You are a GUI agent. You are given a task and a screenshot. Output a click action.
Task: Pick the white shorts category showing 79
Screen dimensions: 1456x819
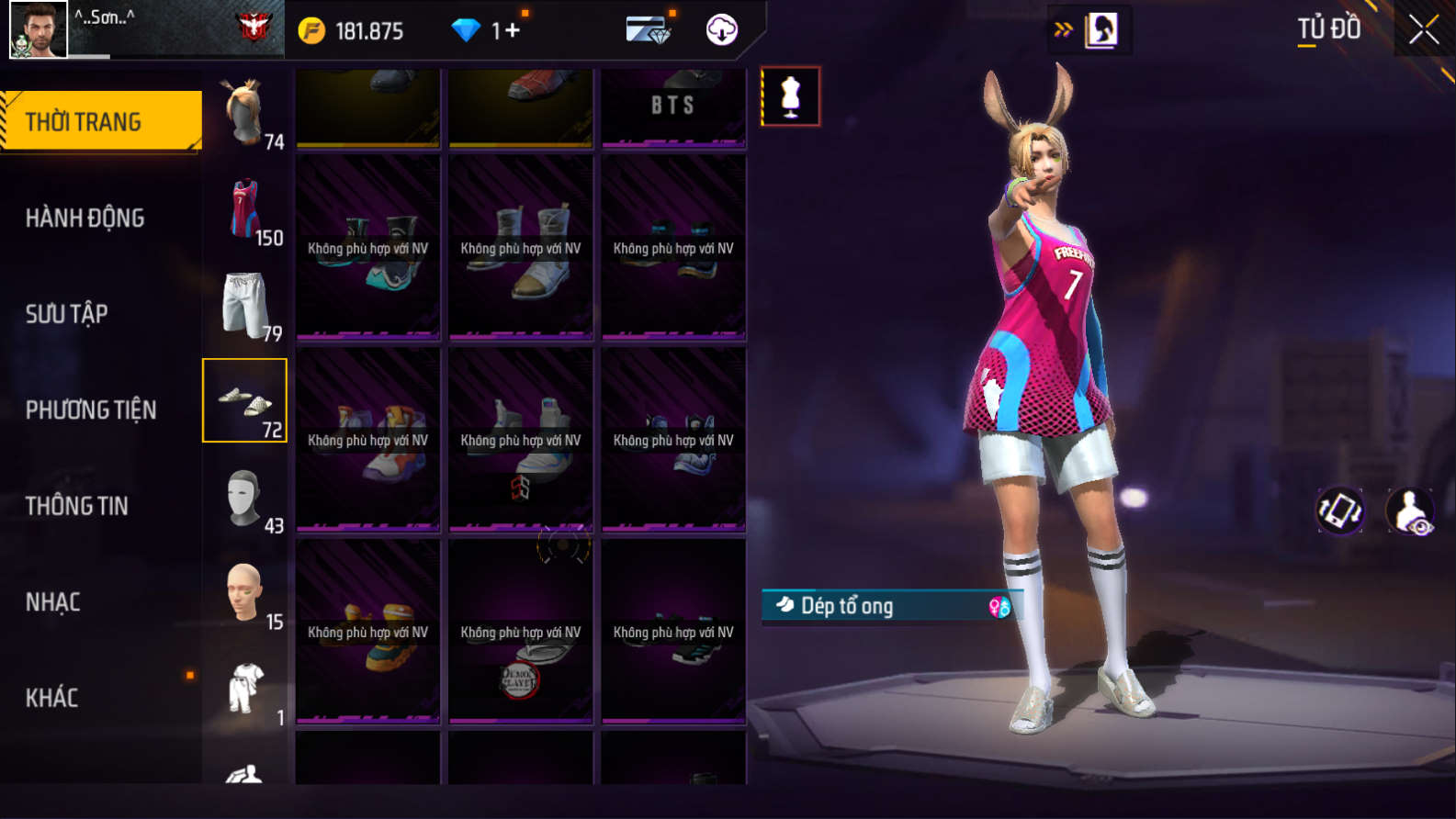tap(245, 306)
